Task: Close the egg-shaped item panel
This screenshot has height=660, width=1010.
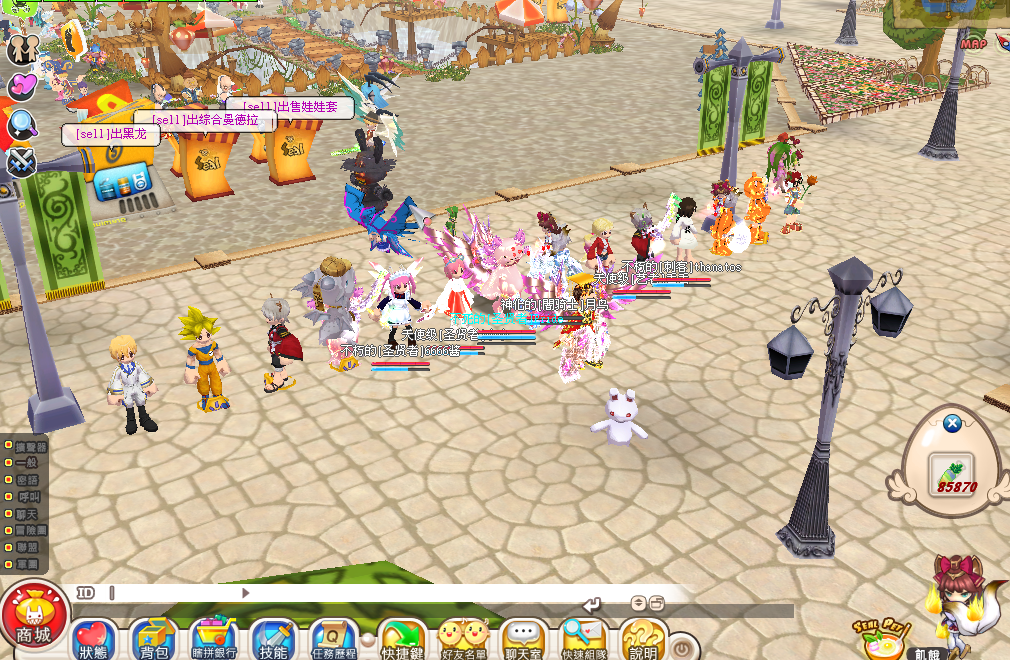Action: tap(952, 423)
